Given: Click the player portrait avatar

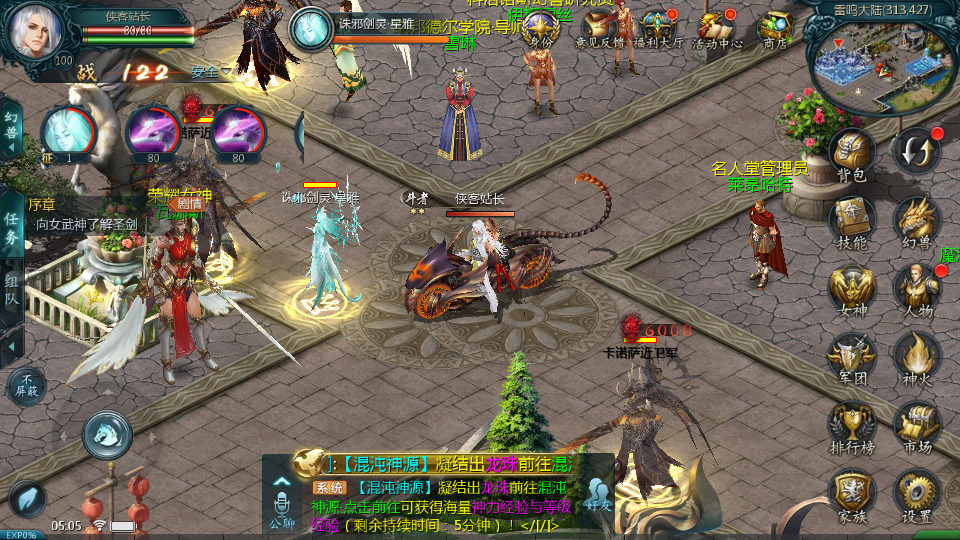Looking at the screenshot, I should point(36,31).
